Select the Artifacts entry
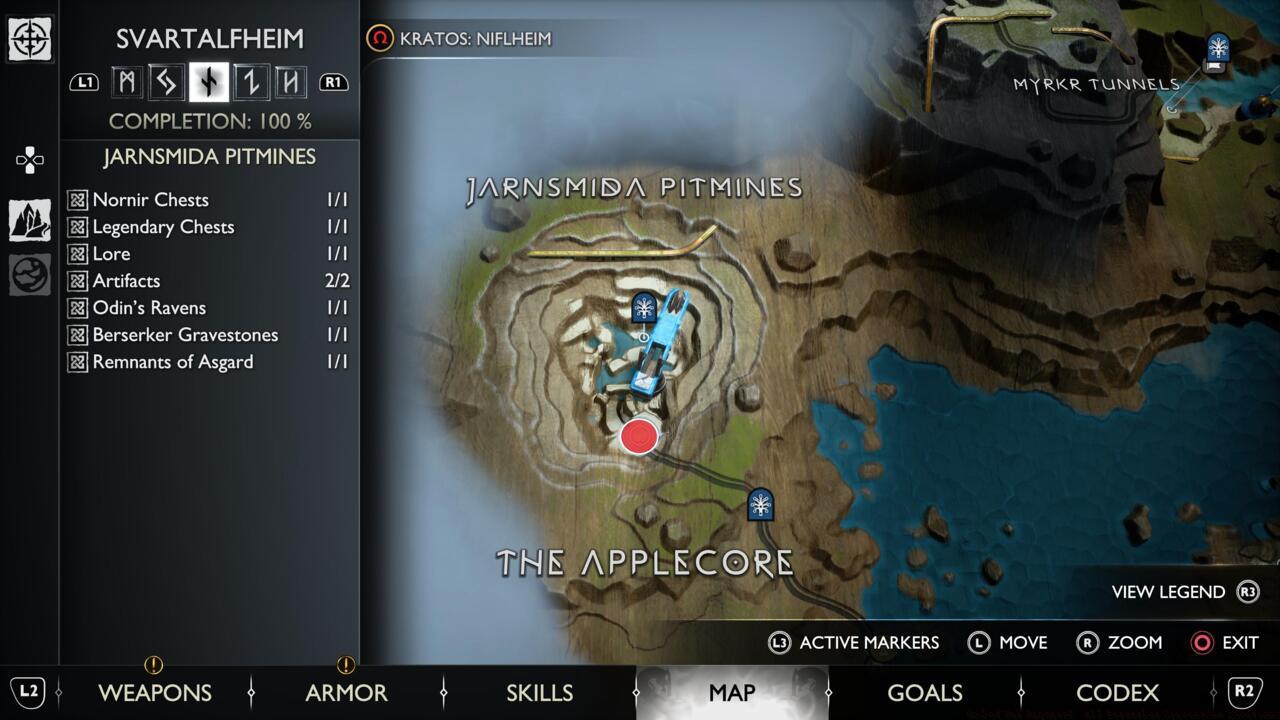 point(208,281)
